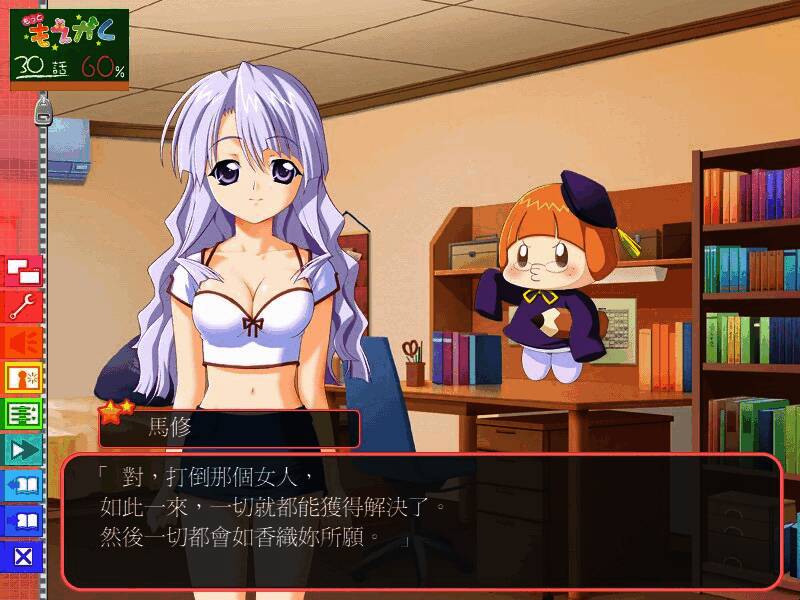Close using the X icon button
The width and height of the screenshot is (800, 600).
pos(24,556)
